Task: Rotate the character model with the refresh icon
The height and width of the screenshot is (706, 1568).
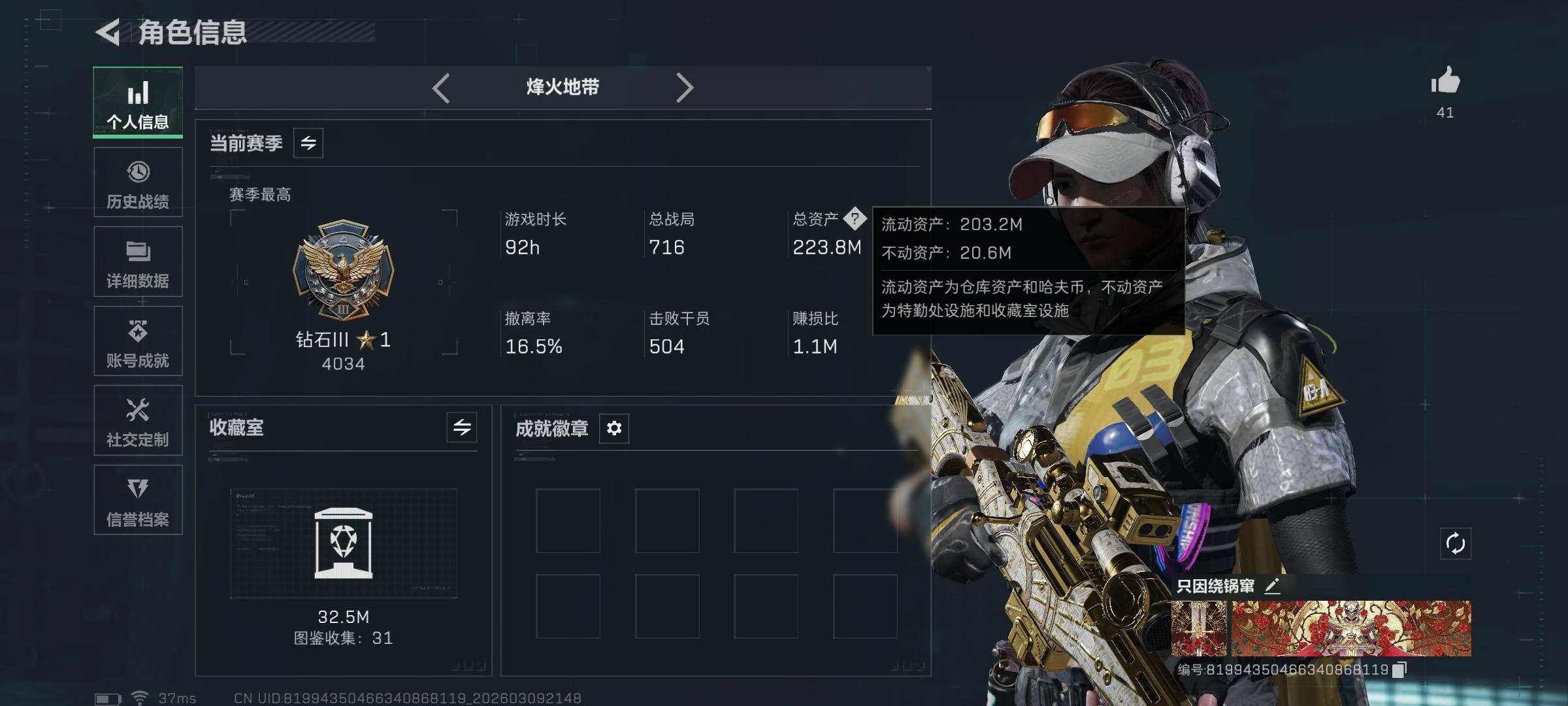Action: (1456, 544)
